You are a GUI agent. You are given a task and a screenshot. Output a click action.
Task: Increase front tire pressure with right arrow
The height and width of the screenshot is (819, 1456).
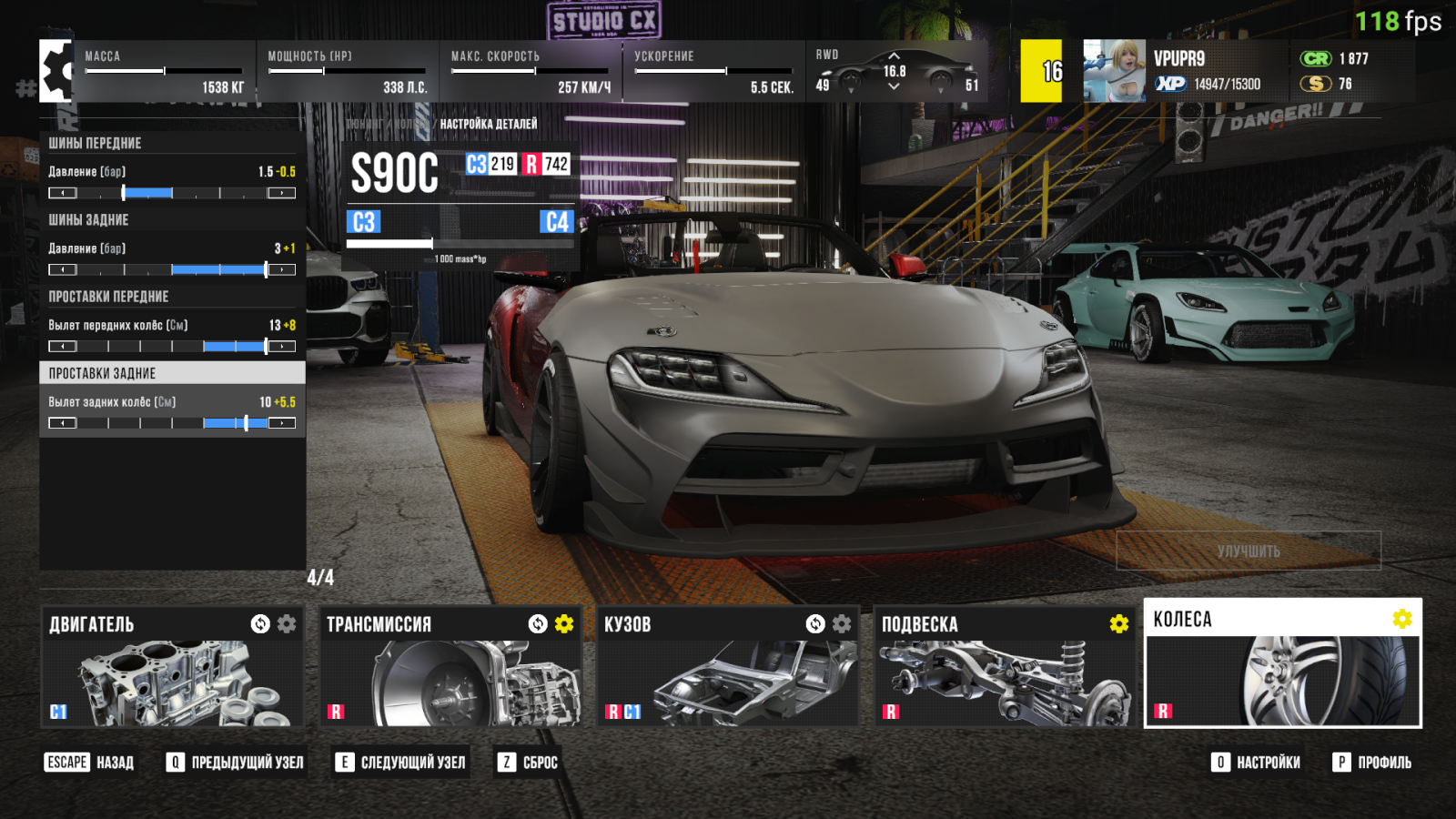(281, 193)
